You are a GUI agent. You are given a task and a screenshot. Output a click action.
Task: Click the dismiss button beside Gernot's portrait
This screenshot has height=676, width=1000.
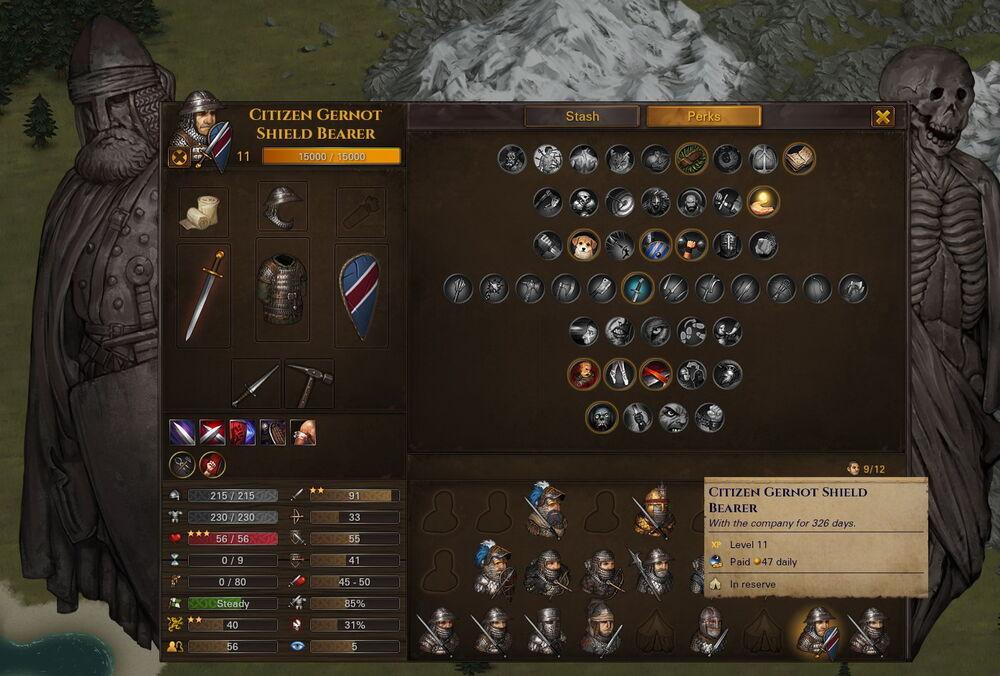click(179, 157)
